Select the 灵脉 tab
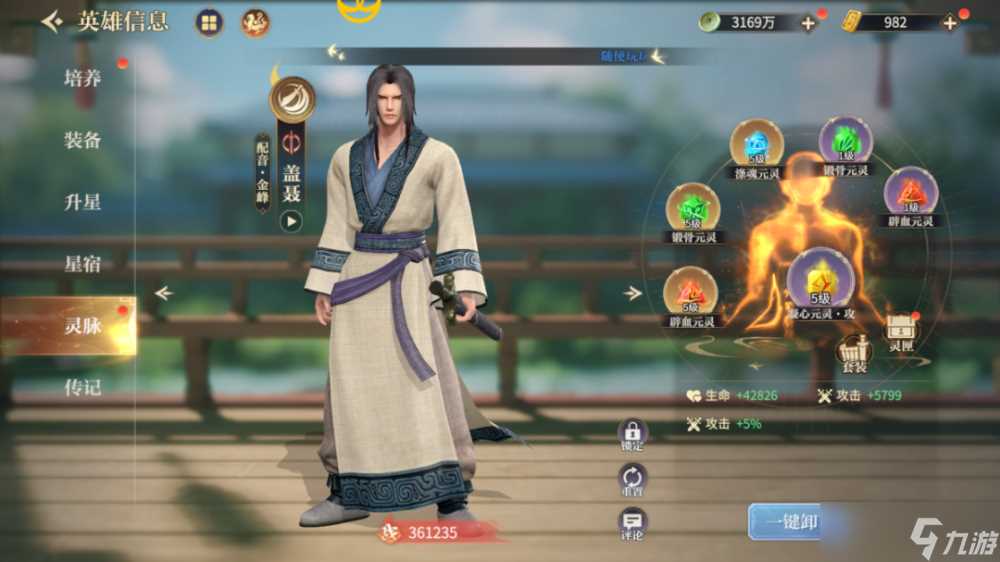The image size is (1000, 562). (x=82, y=325)
